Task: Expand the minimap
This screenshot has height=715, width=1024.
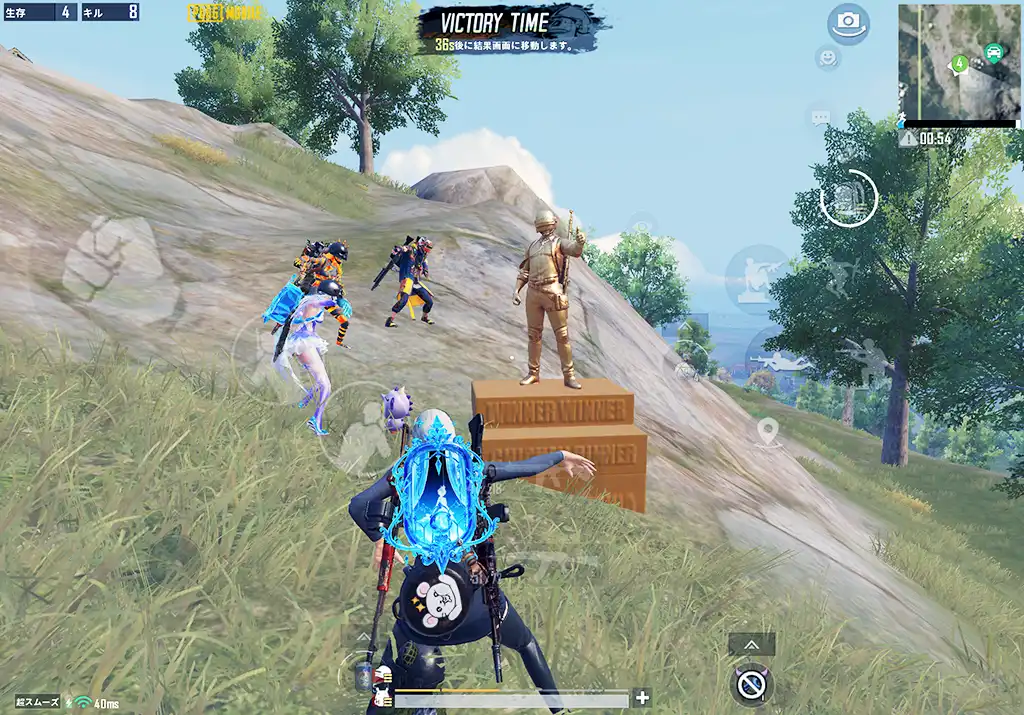Action: pyautogui.click(x=958, y=62)
